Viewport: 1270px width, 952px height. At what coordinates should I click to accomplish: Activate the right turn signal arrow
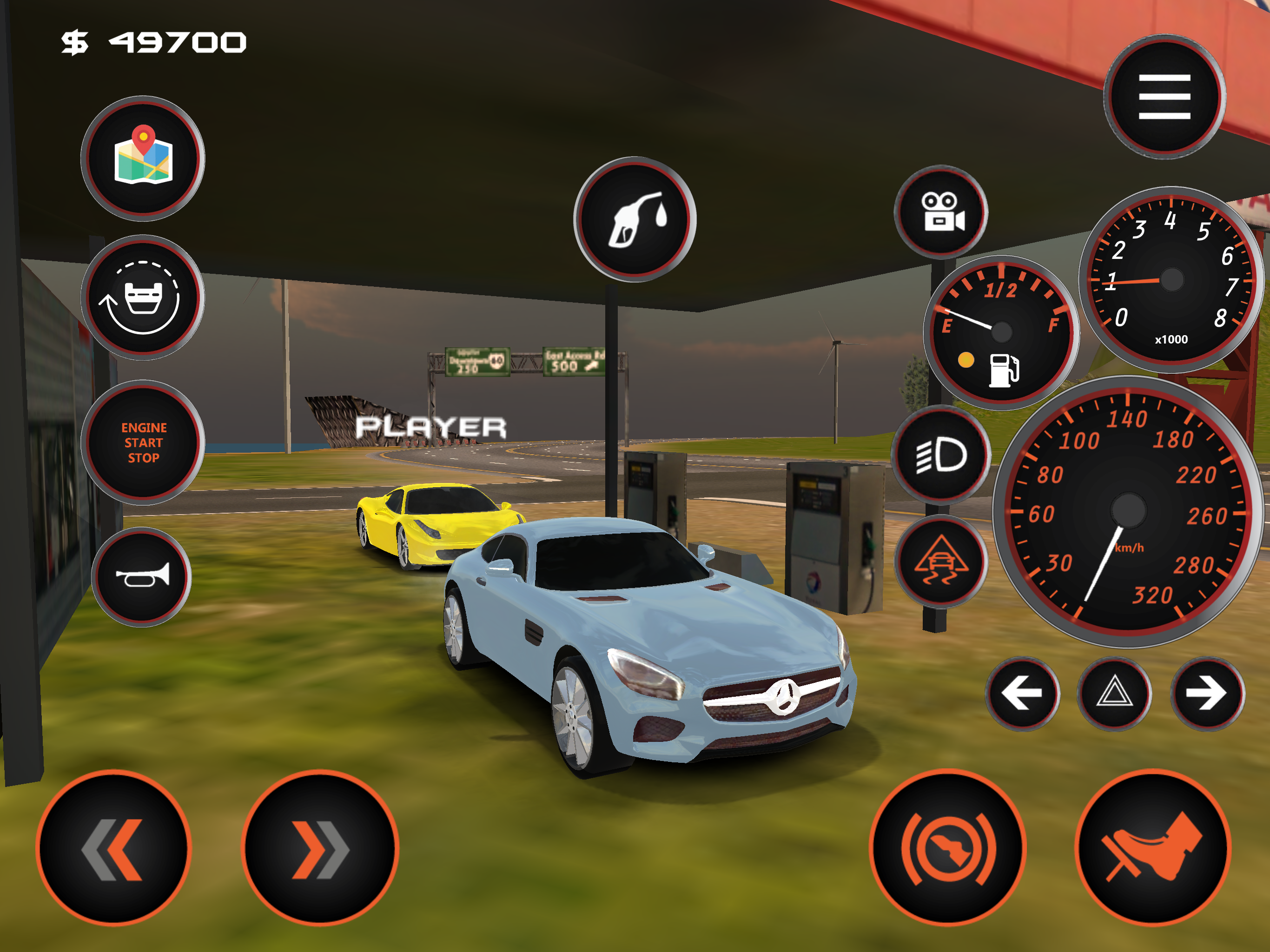click(x=1207, y=693)
